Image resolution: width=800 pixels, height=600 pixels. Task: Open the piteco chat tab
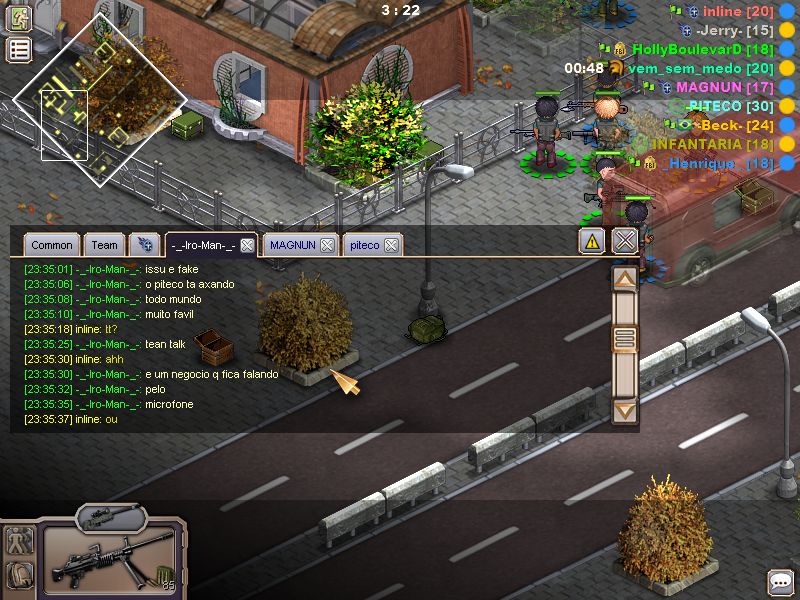coord(364,245)
